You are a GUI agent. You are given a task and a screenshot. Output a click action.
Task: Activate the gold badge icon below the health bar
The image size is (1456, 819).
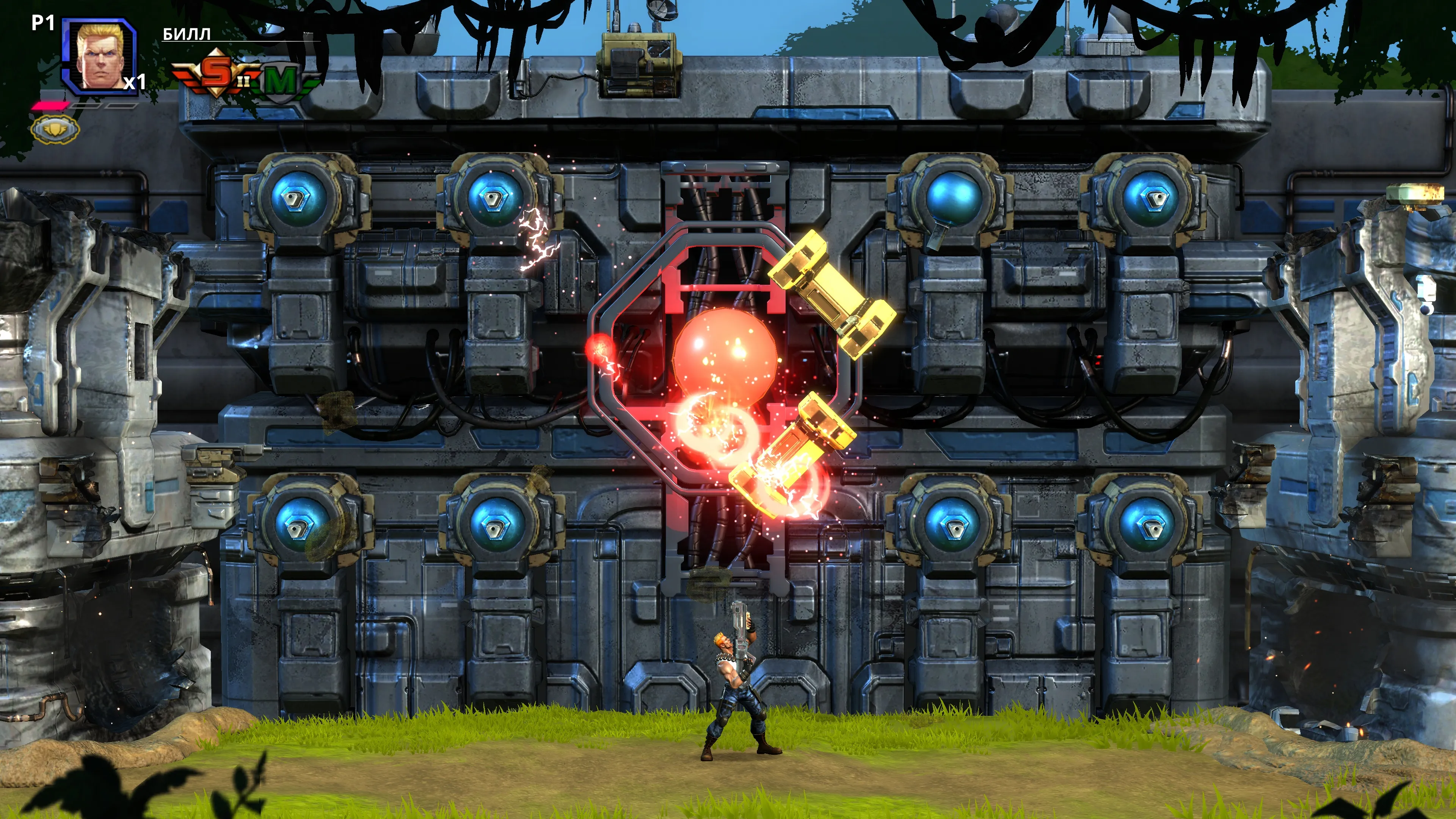tap(55, 129)
